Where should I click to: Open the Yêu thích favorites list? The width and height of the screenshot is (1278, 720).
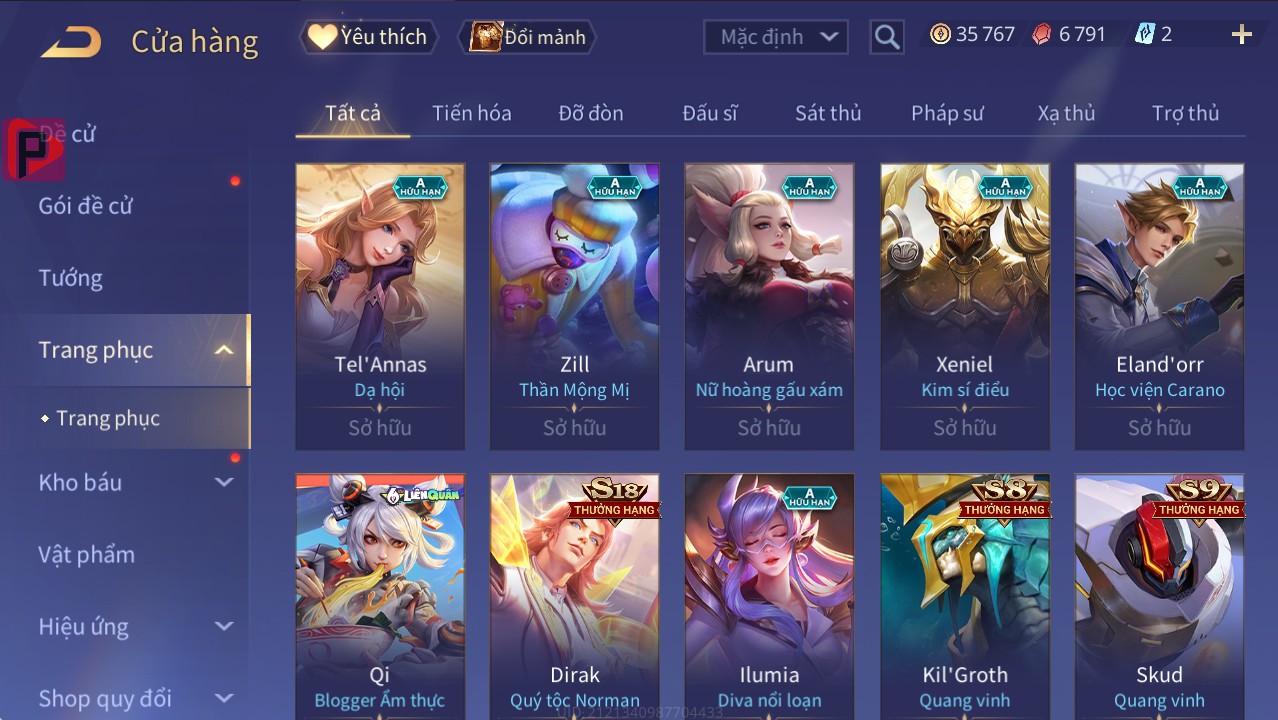pyautogui.click(x=367, y=37)
